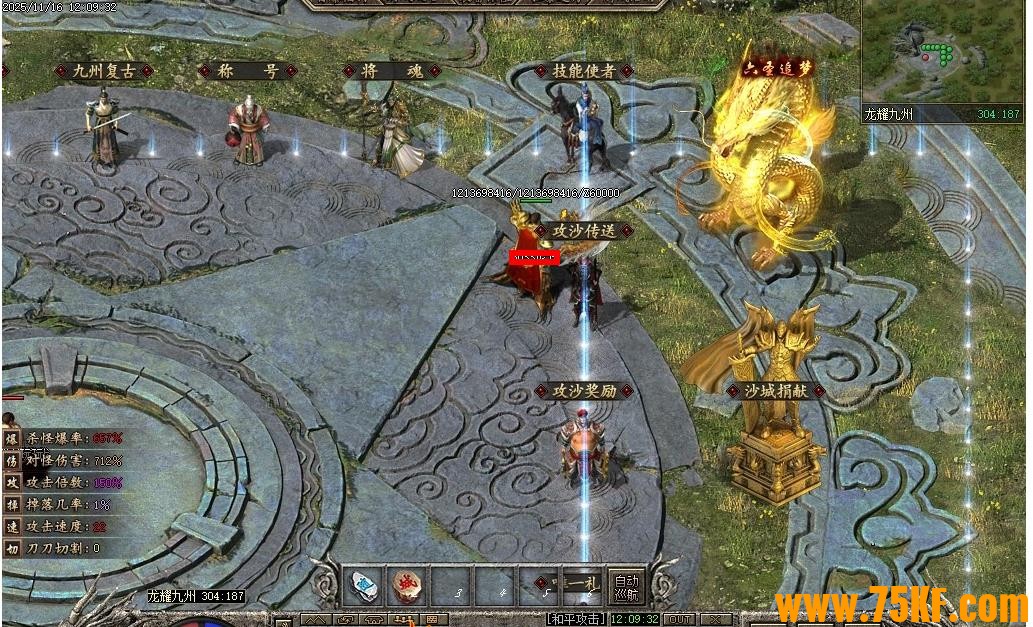Click the dotted grid icon on bottom bar
This screenshot has height=627, width=1033.
point(432,620)
